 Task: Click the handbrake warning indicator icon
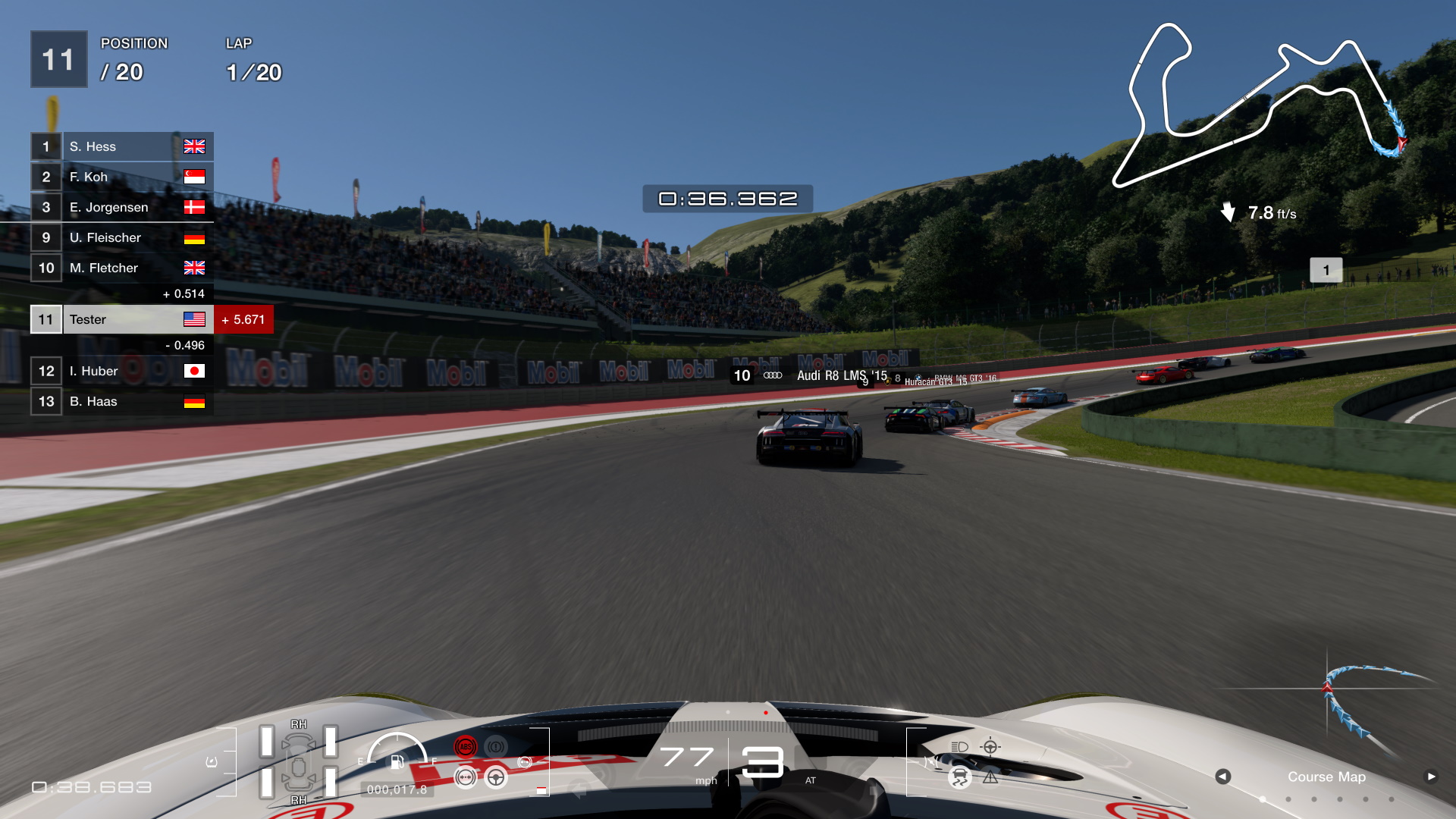pos(495,747)
